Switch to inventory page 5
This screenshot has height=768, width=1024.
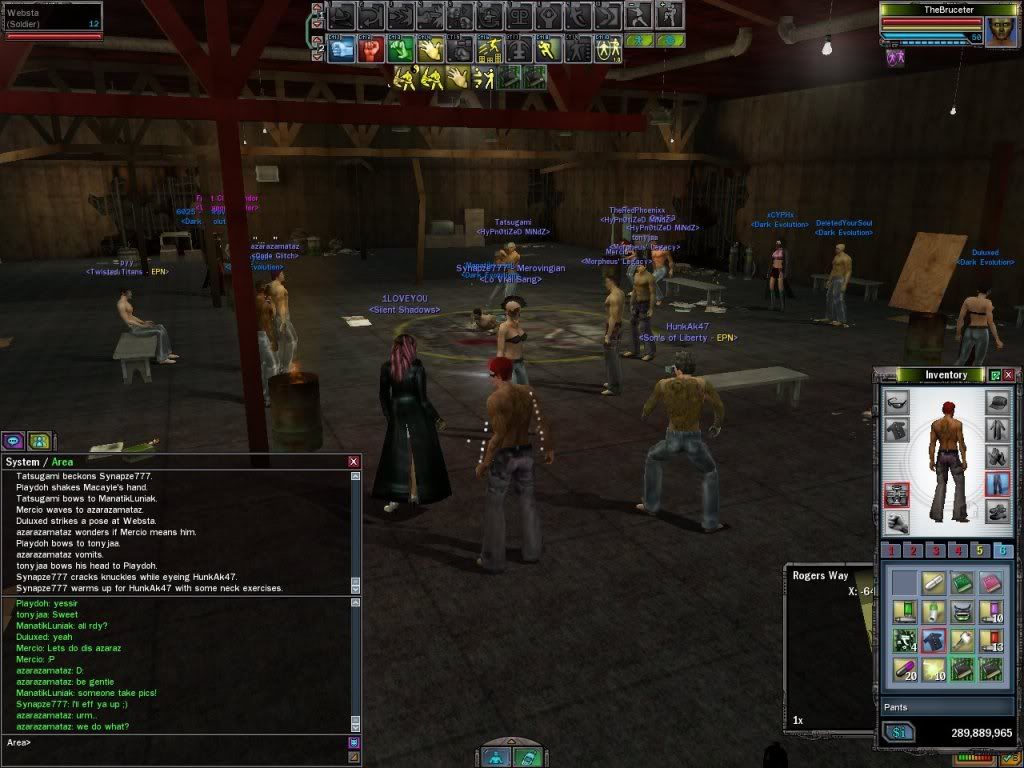981,551
